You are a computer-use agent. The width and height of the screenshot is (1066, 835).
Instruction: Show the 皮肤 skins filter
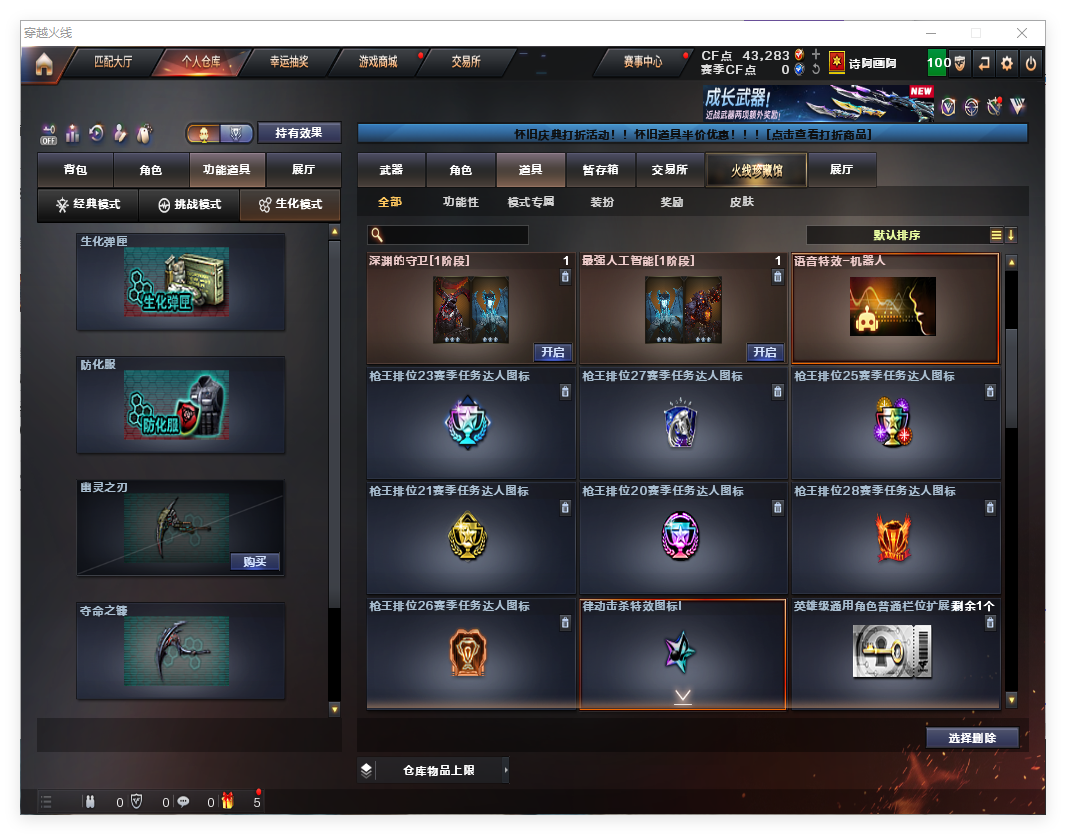coord(741,202)
